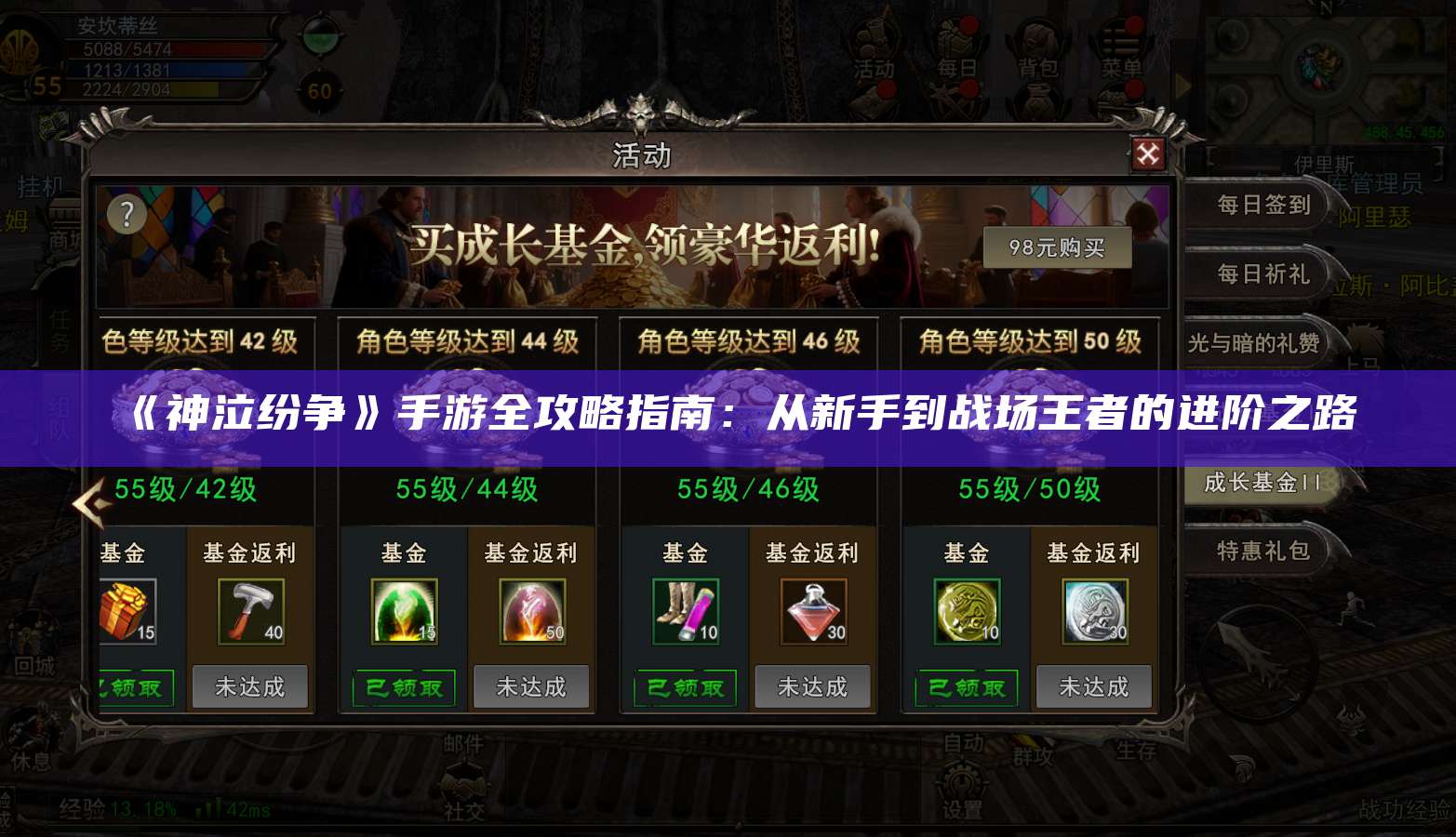The image size is (1456, 837).
Task: Enable 自动 (auto) battle mode
Action: click(x=961, y=742)
